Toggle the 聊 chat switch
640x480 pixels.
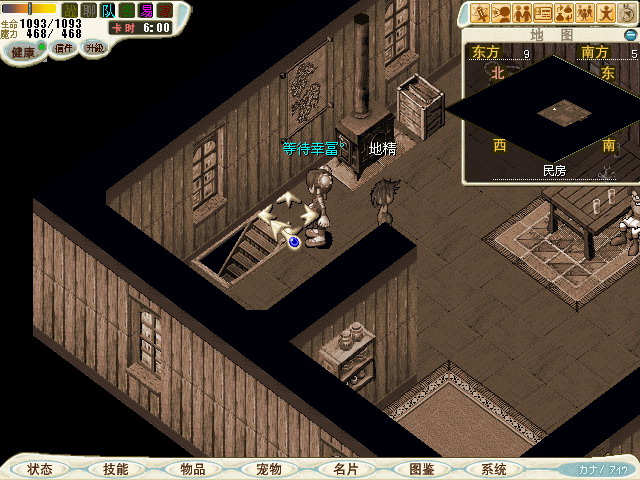[88, 10]
